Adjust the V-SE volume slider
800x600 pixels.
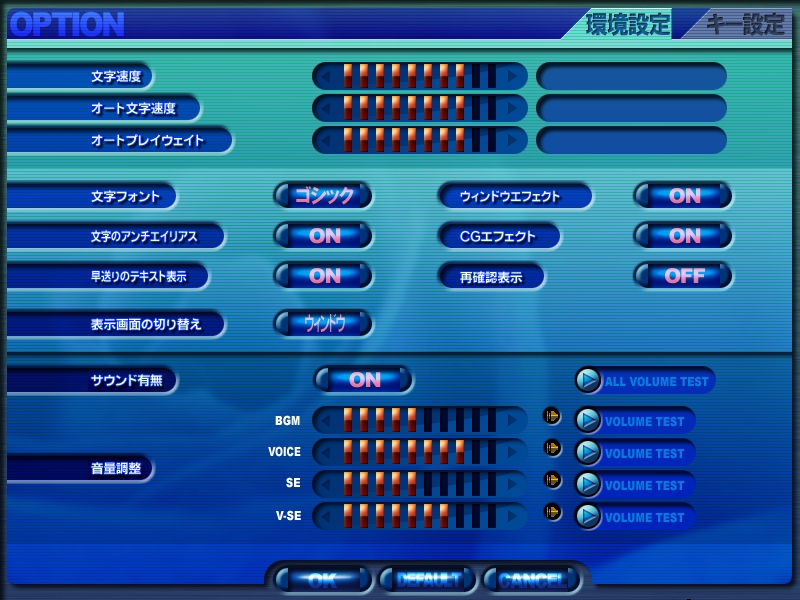click(420, 516)
